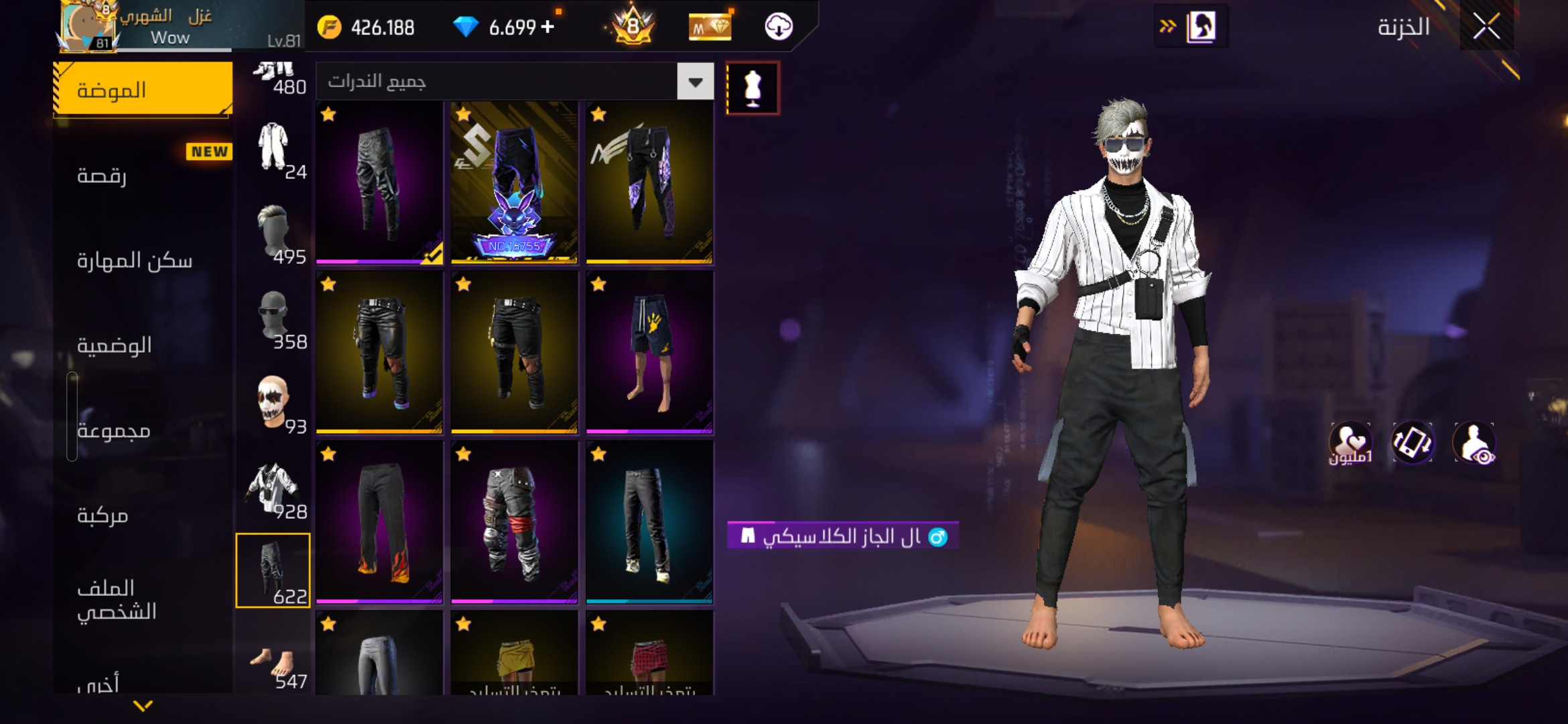The width and height of the screenshot is (1568, 724).
Task: Click the cloud download icon
Action: coord(779,27)
